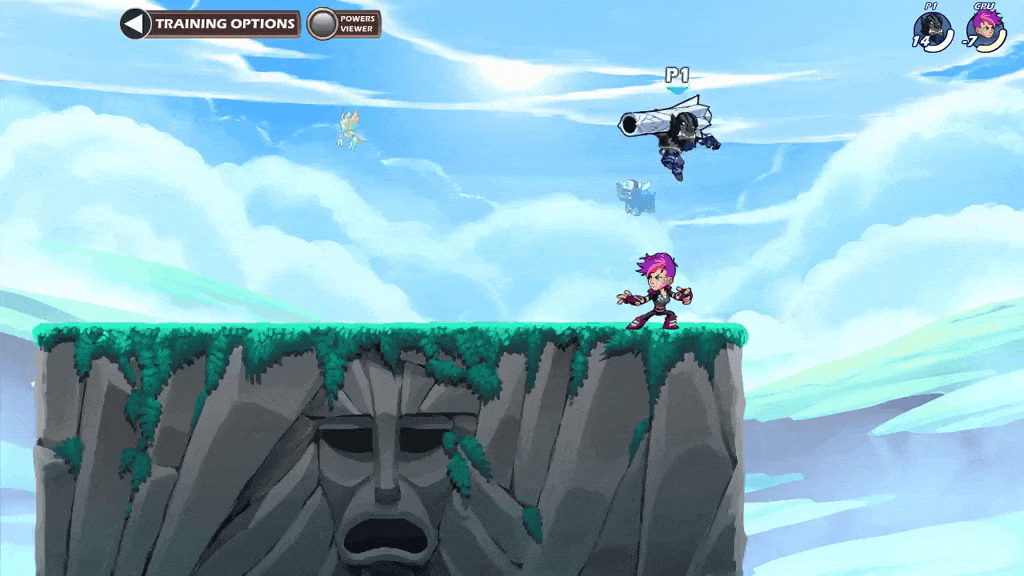The image size is (1024, 576).
Task: Toggle the Powers Viewer button
Action: [x=343, y=24]
